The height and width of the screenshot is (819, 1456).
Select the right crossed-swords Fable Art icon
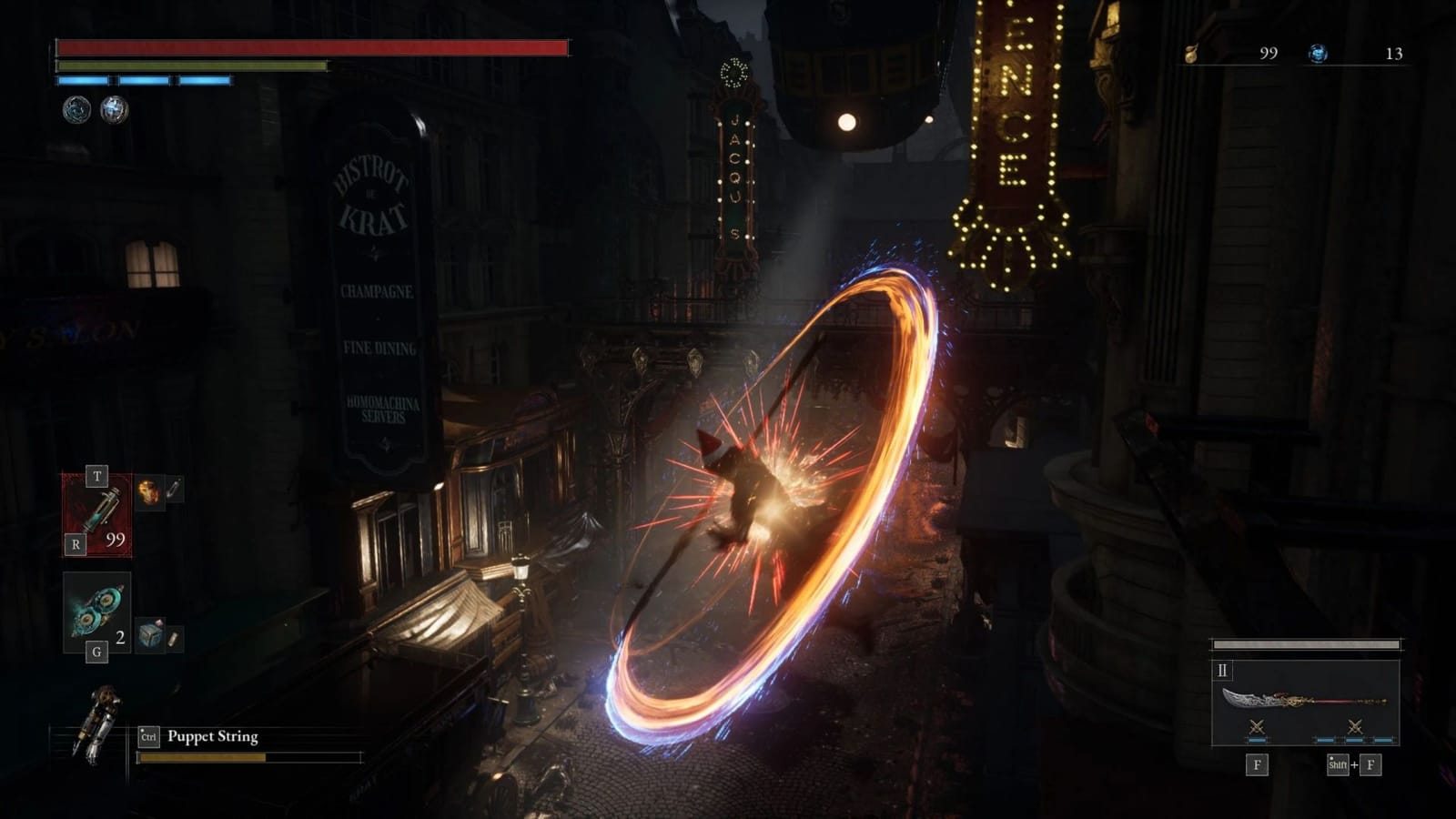(1355, 726)
